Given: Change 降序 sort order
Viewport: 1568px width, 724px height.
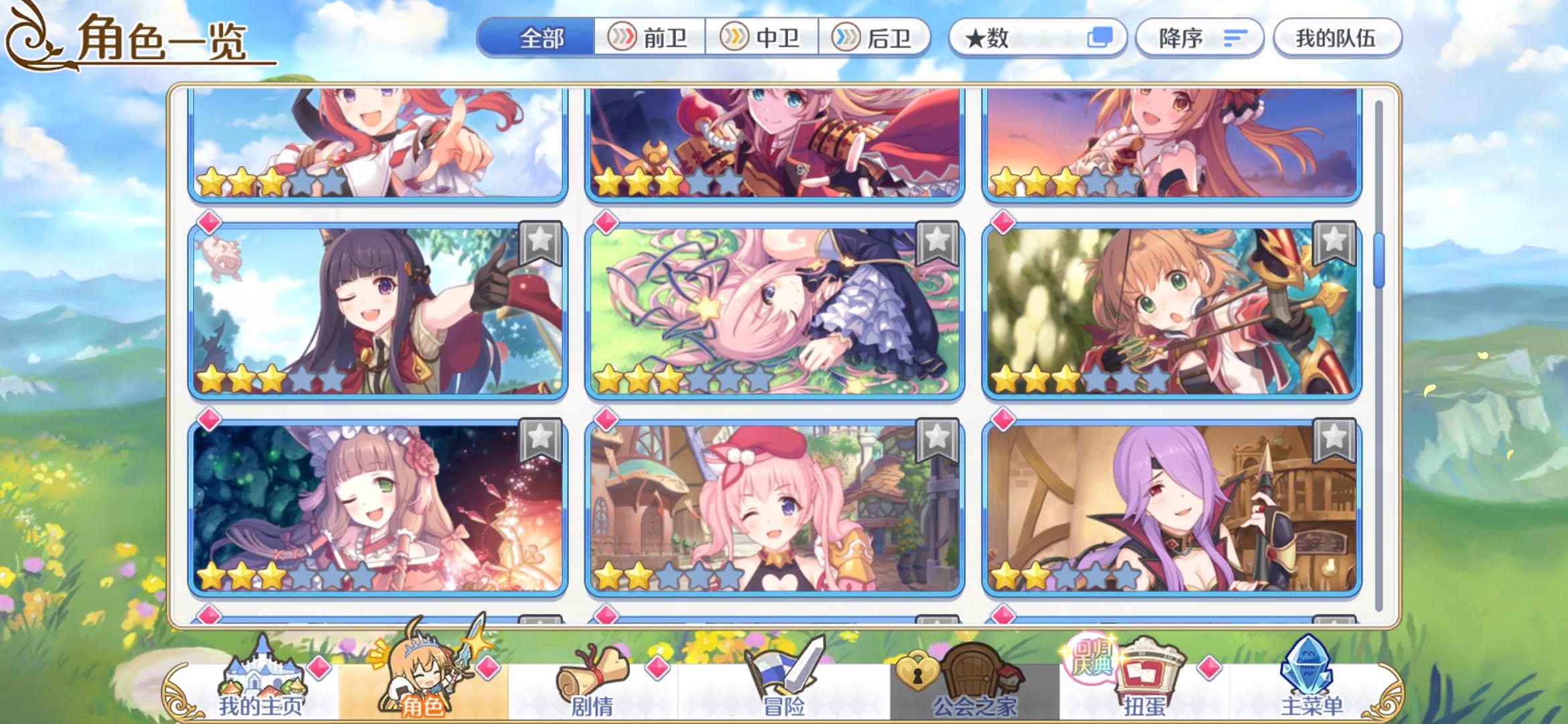Looking at the screenshot, I should coord(1199,38).
